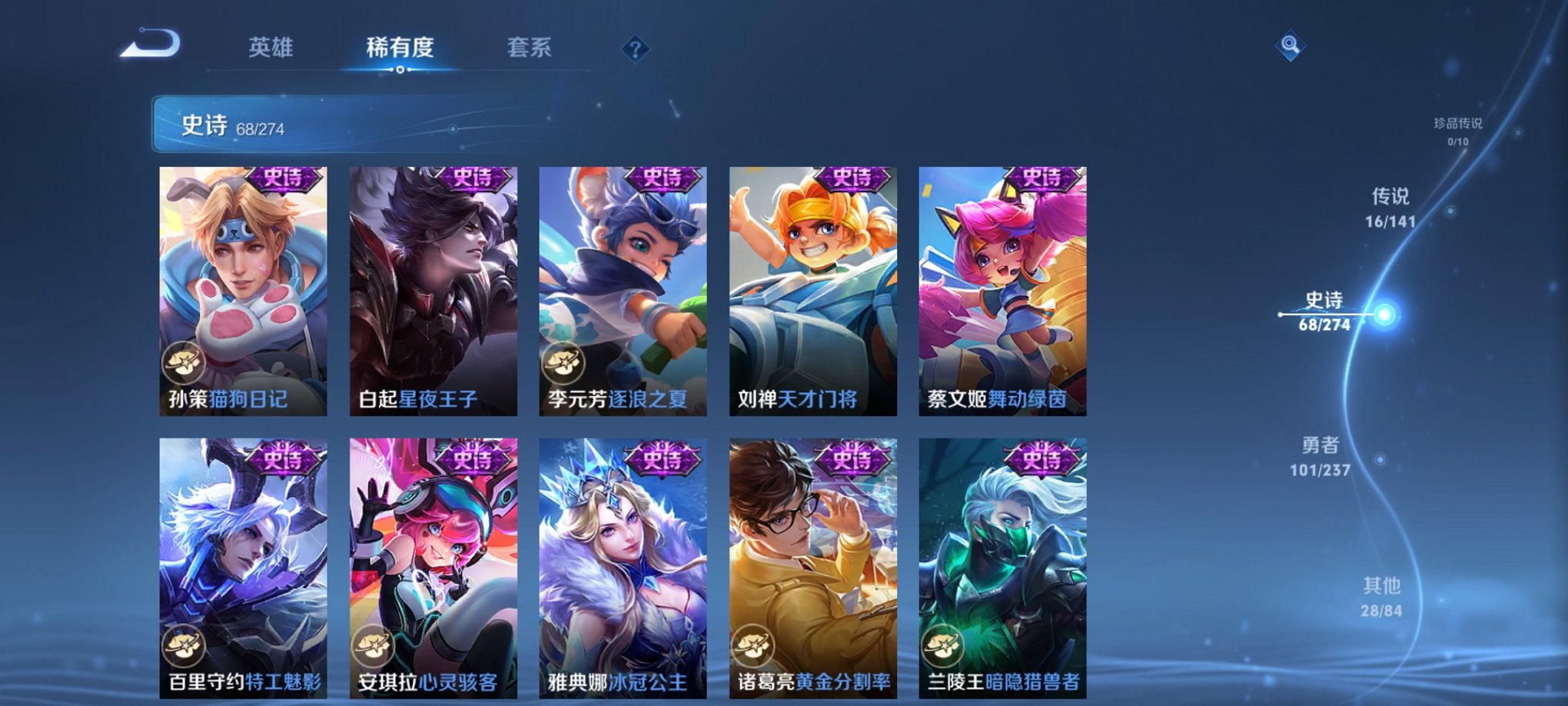This screenshot has height=706, width=1568.
Task: Open the search magnifier icon
Action: pyautogui.click(x=1291, y=45)
